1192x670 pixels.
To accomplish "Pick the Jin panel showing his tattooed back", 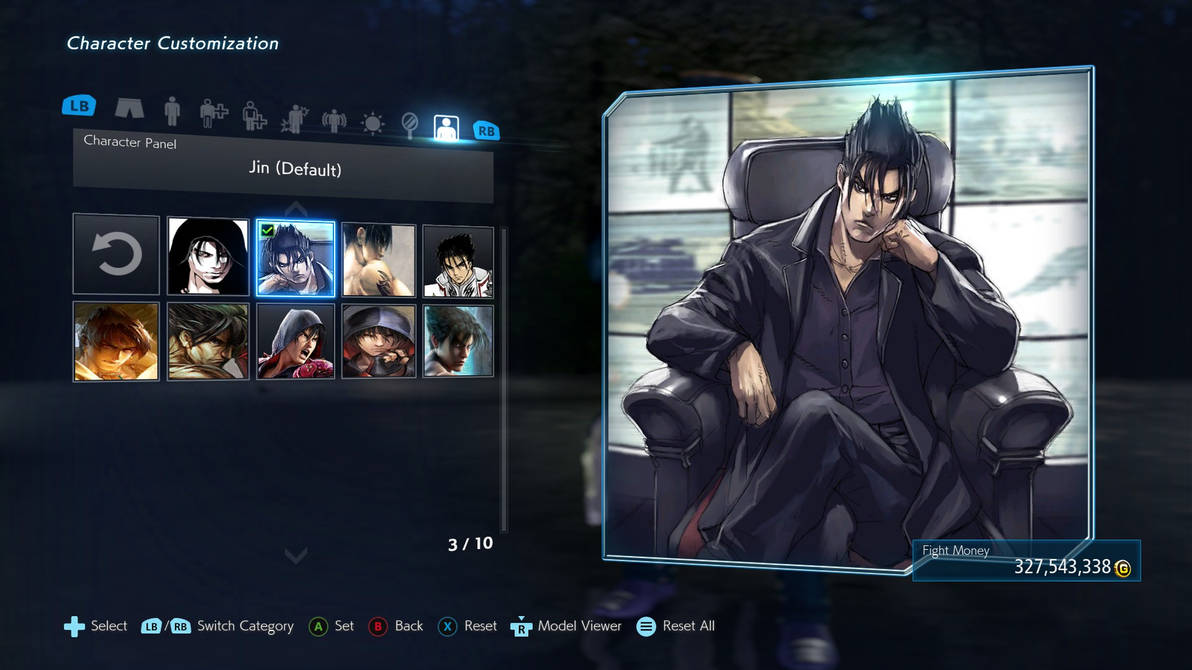I will click(x=379, y=260).
